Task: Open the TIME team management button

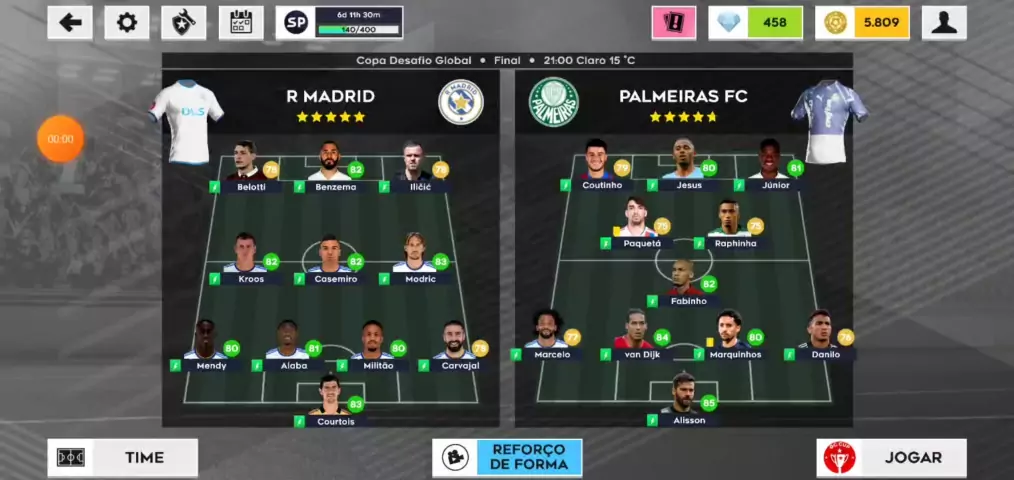Action: click(x=122, y=457)
